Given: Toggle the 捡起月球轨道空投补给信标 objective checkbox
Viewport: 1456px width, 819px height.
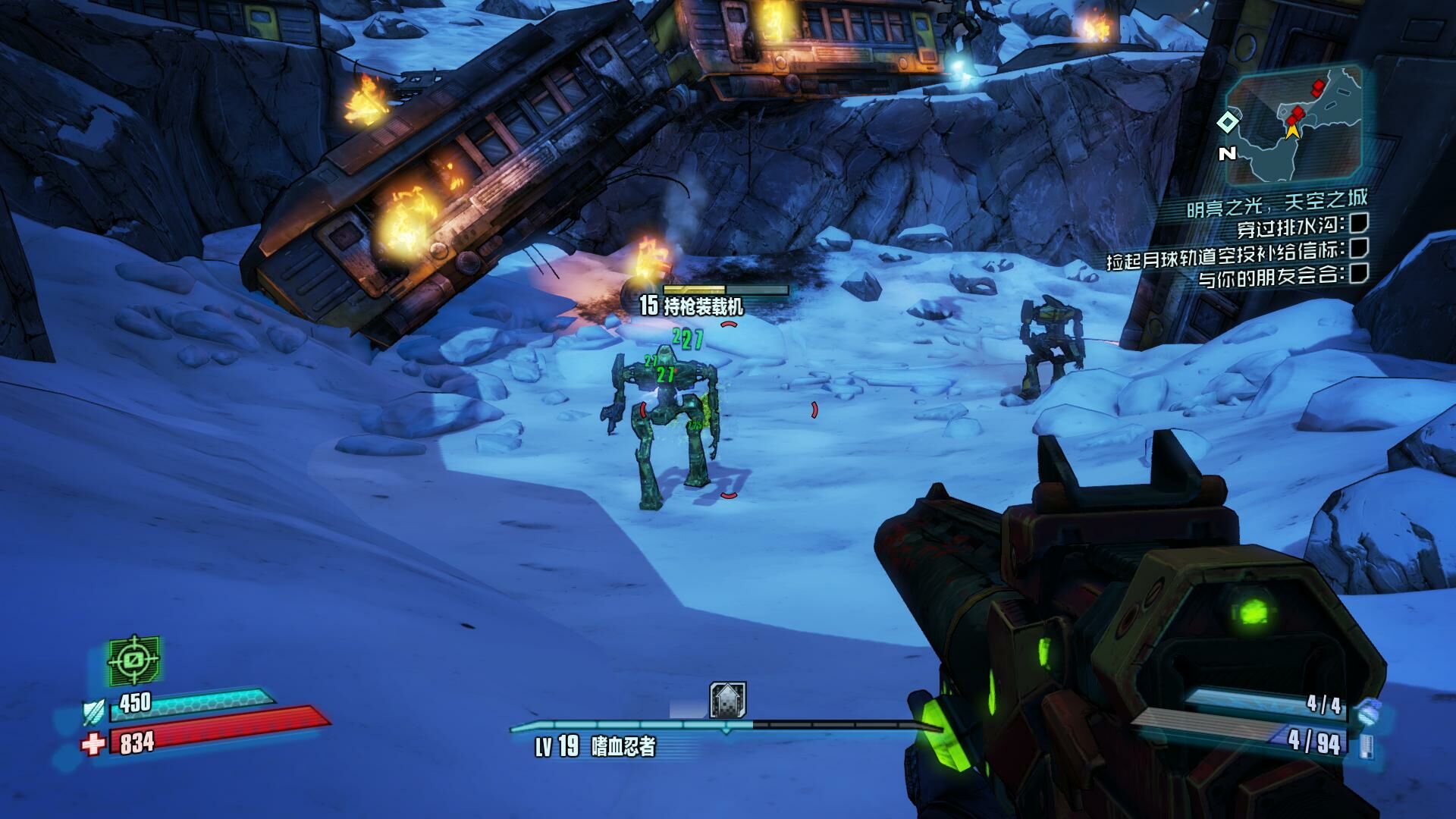Looking at the screenshot, I should pyautogui.click(x=1359, y=247).
